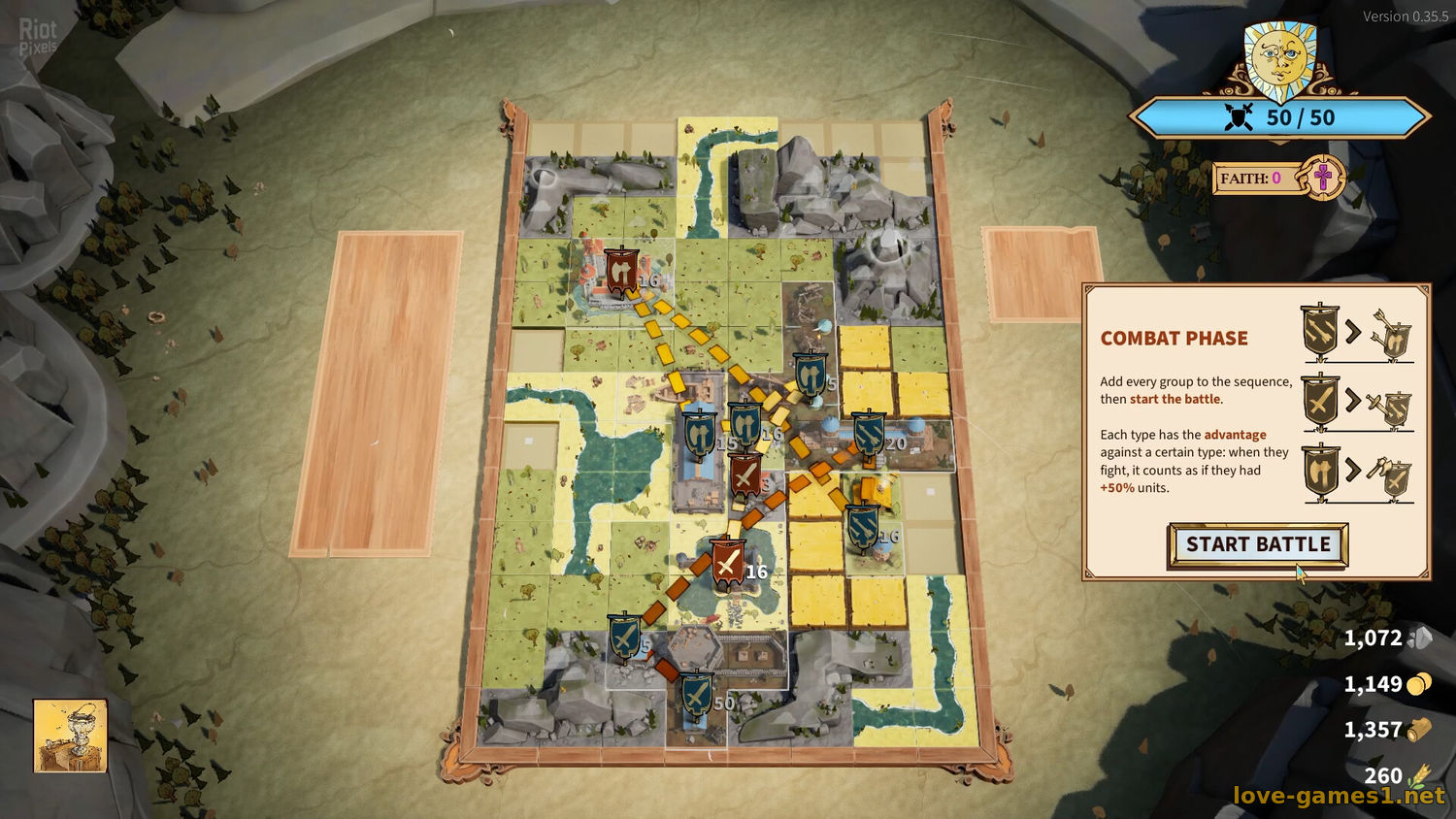Open the chalice card in the corner

tap(70, 736)
